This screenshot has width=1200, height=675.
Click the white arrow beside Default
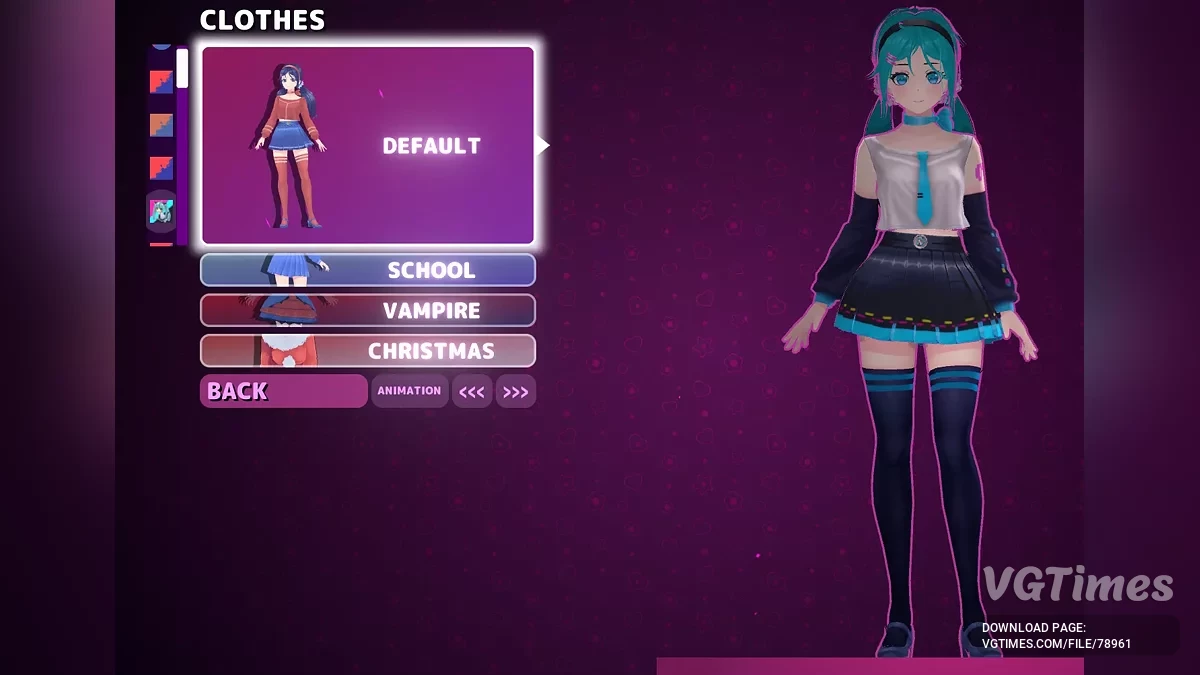click(542, 146)
